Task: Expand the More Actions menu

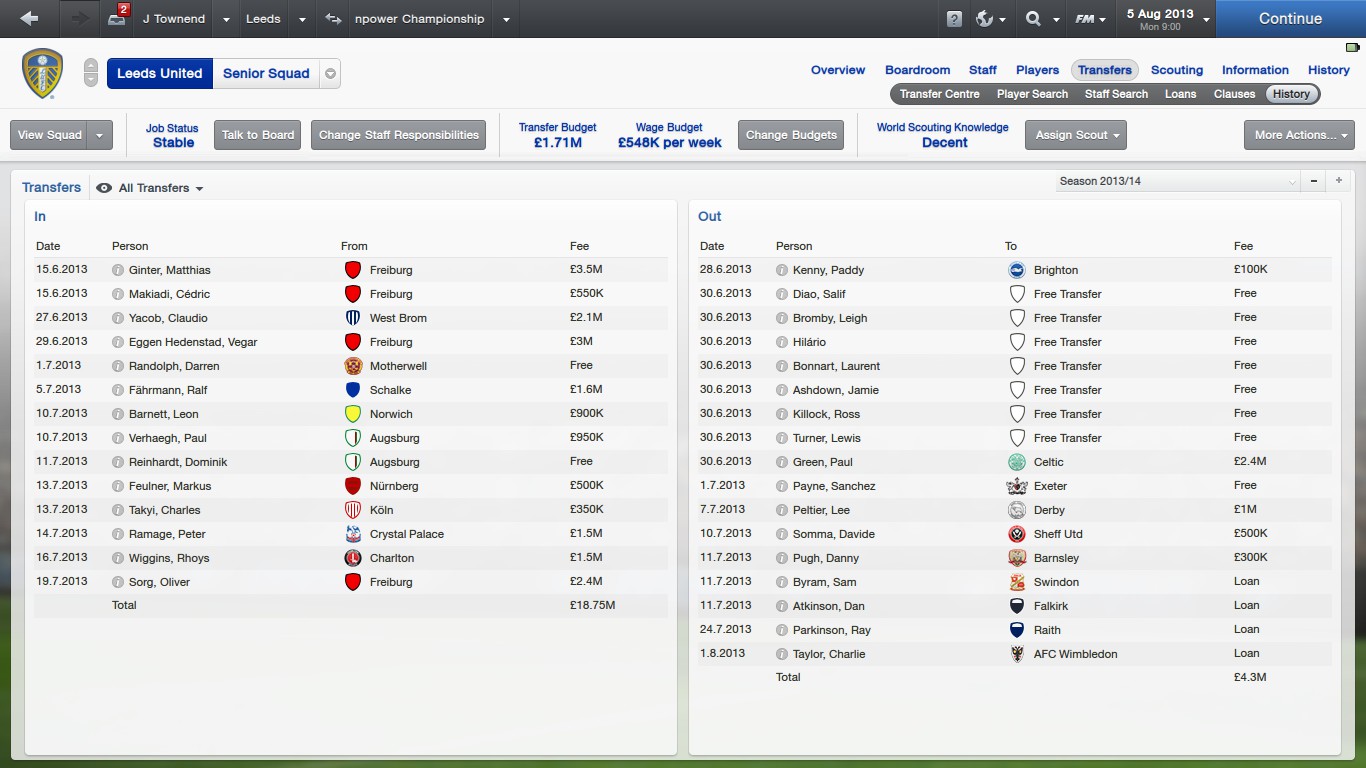Action: click(1298, 135)
